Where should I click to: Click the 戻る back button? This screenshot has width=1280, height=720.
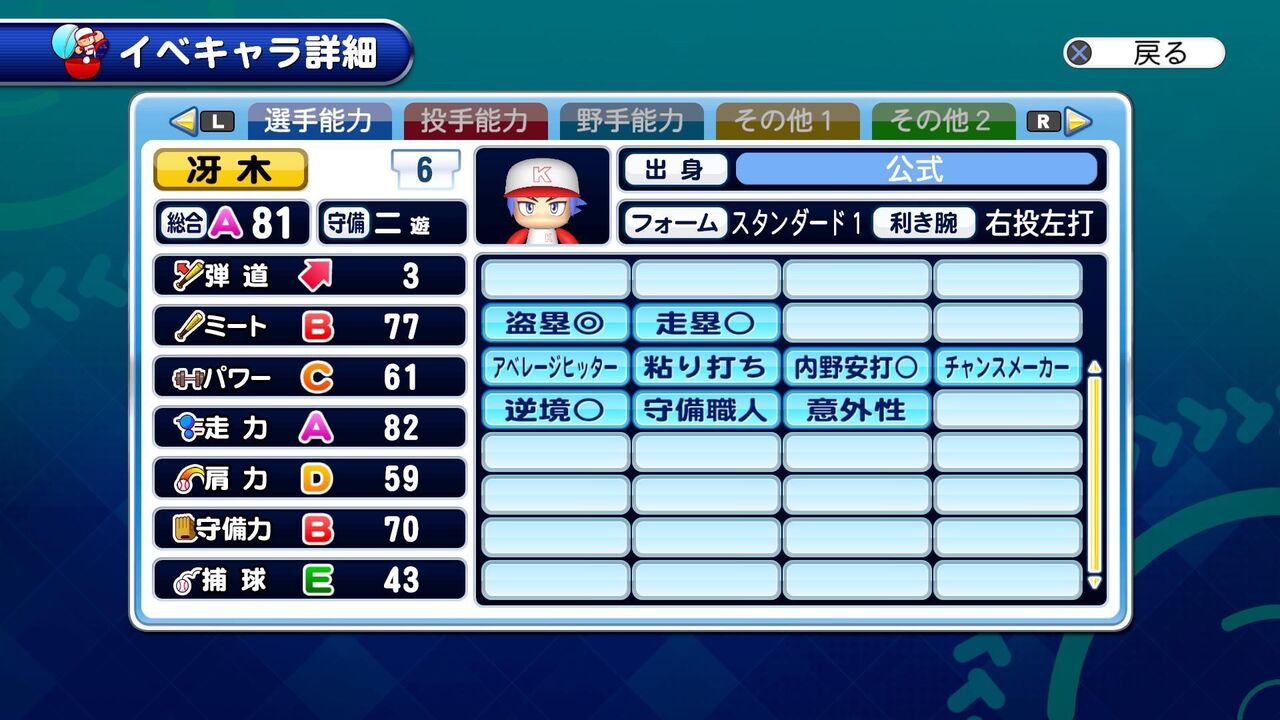[x=1144, y=53]
